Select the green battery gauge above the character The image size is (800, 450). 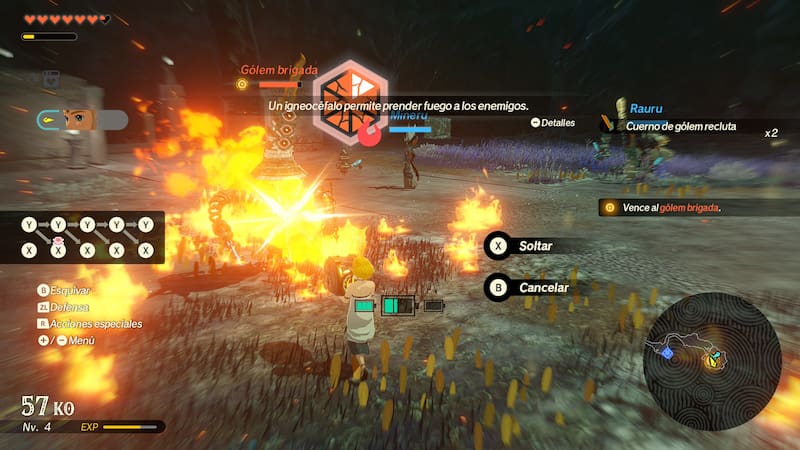click(x=398, y=306)
